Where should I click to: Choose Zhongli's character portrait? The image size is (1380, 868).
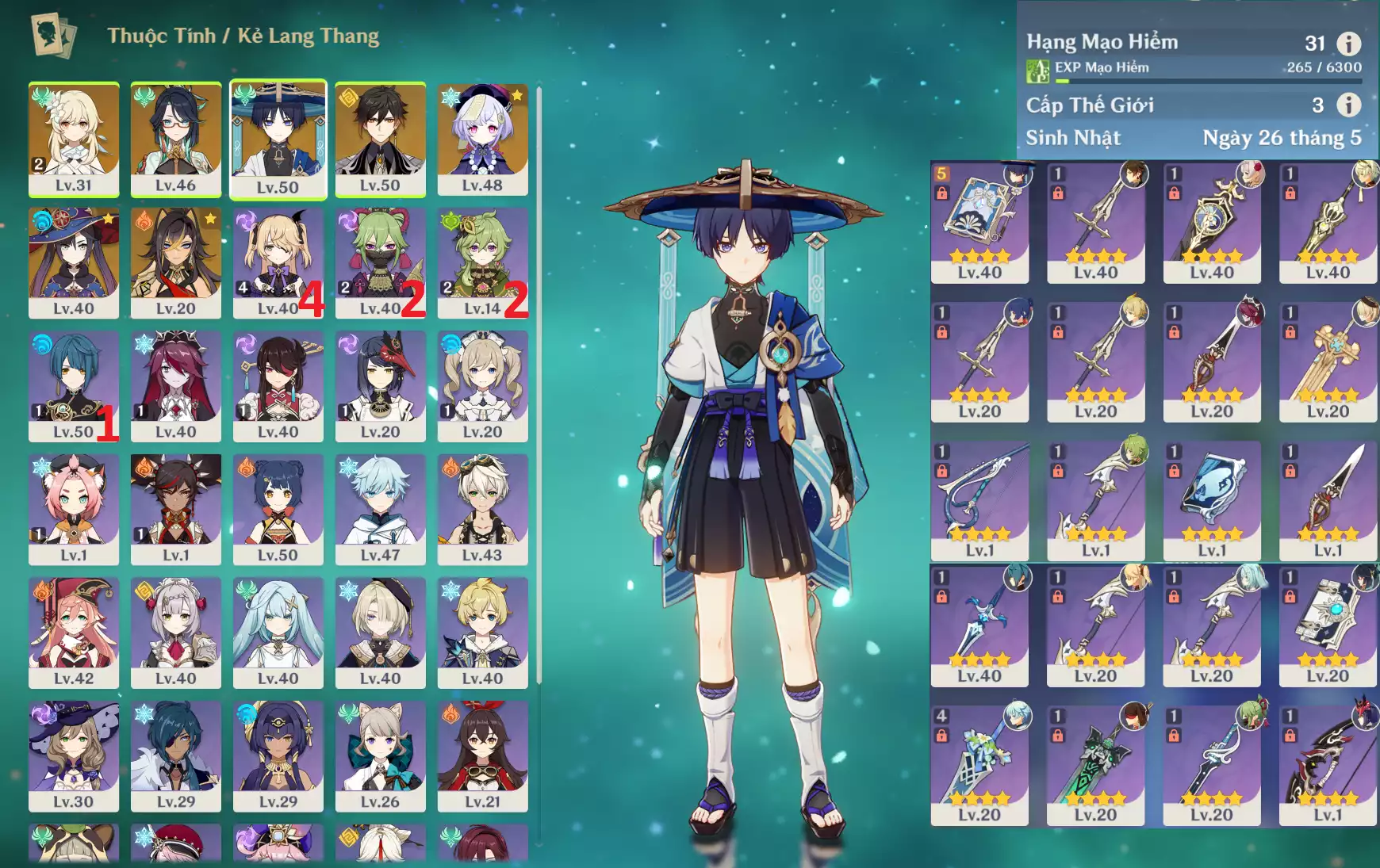pyautogui.click(x=380, y=138)
